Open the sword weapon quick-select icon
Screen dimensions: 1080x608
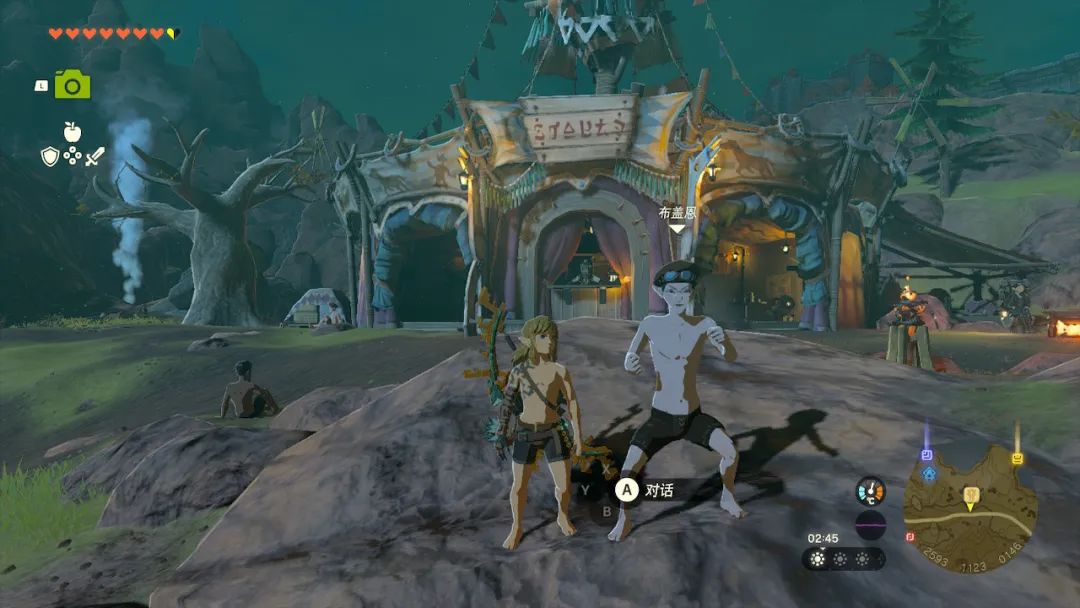click(95, 156)
